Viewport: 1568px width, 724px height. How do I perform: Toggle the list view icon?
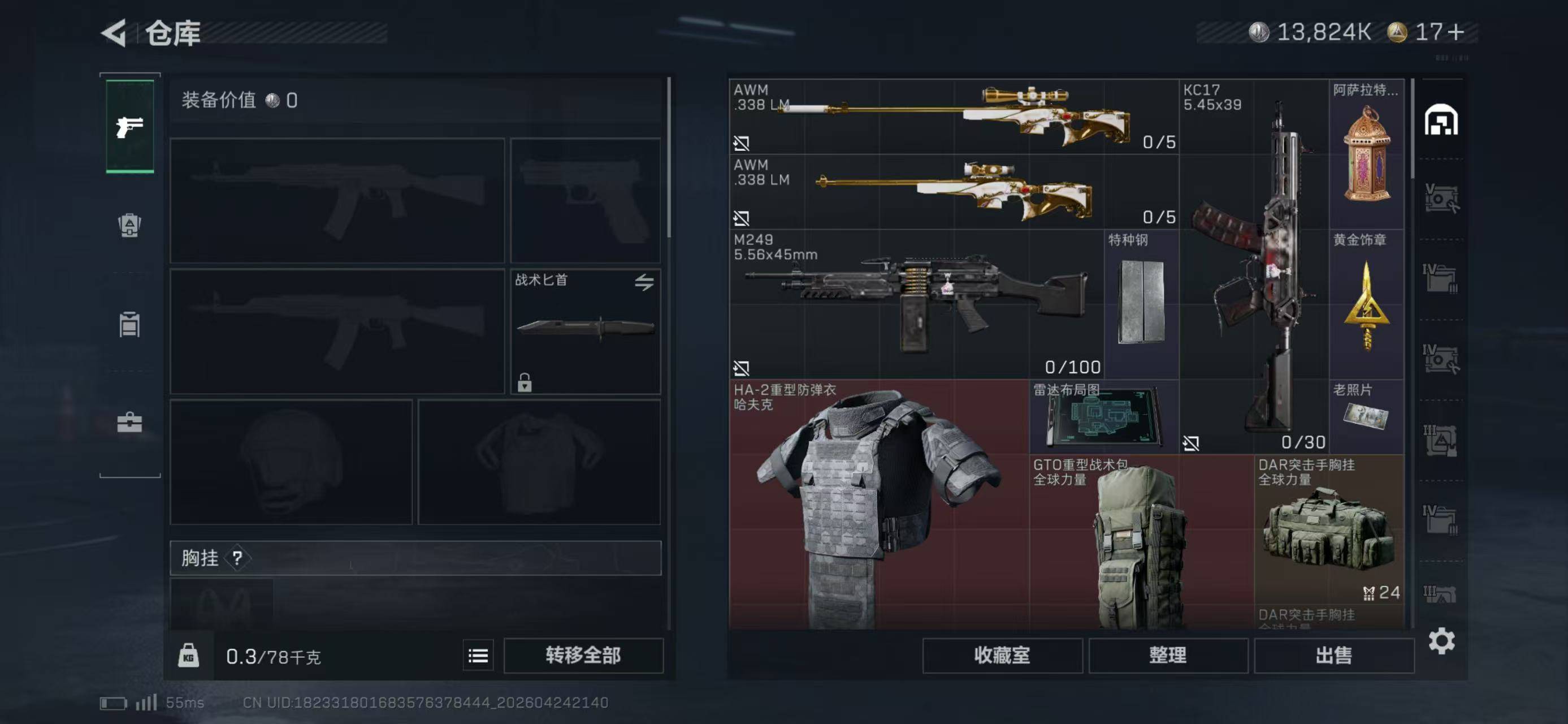478,656
